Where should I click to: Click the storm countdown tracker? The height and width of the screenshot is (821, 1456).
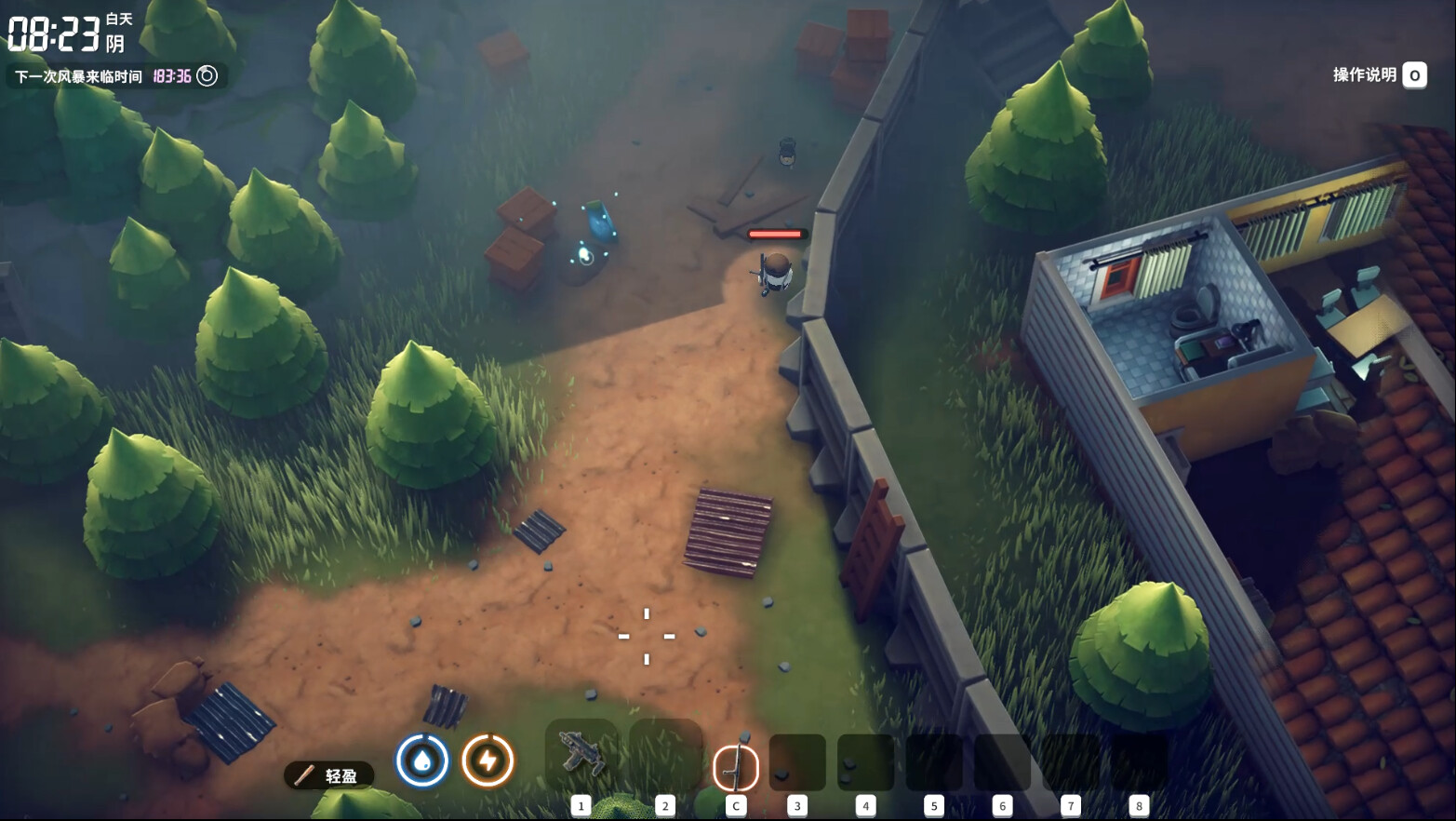(x=115, y=76)
